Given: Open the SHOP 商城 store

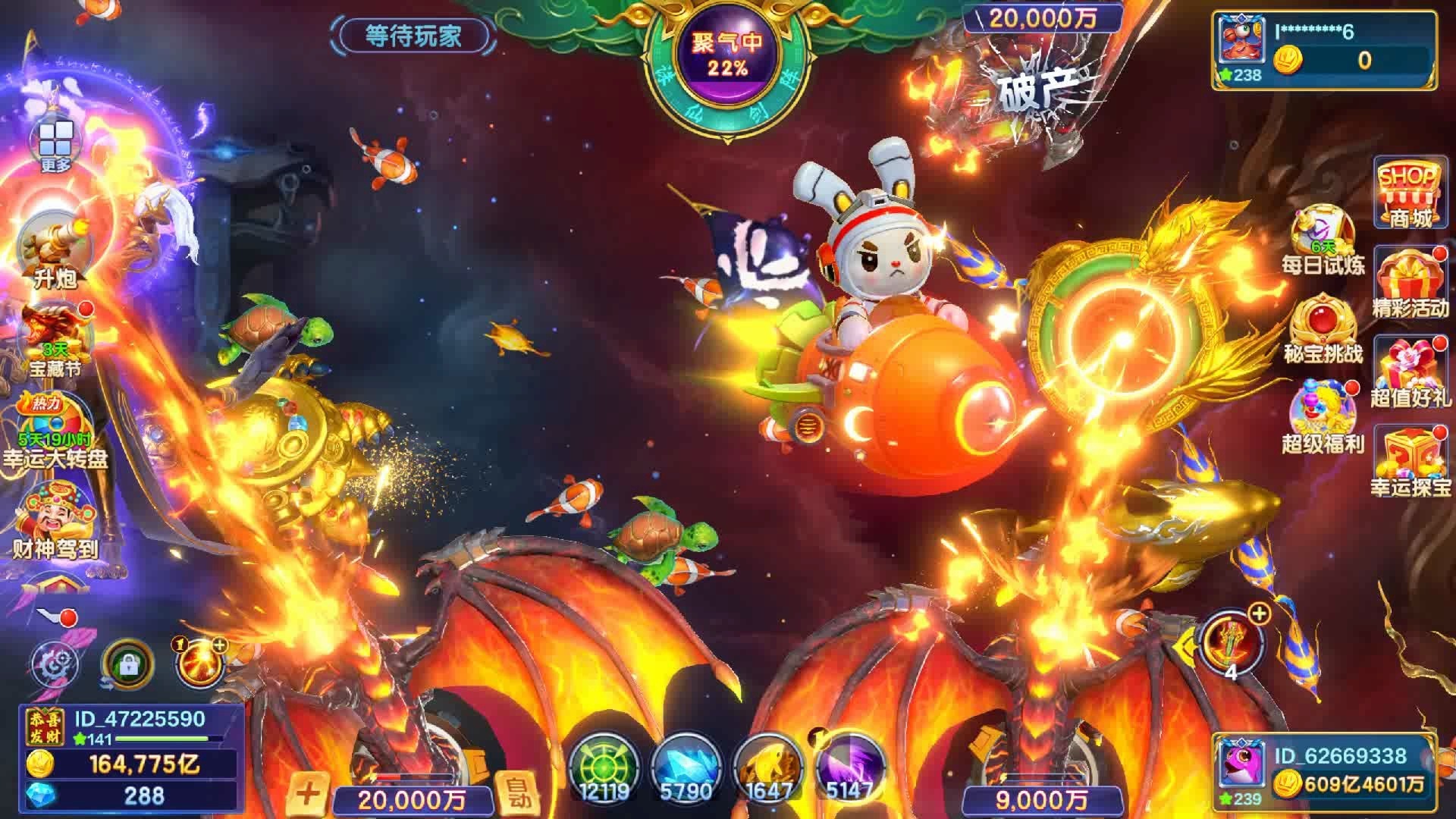Looking at the screenshot, I should pos(1410,193).
